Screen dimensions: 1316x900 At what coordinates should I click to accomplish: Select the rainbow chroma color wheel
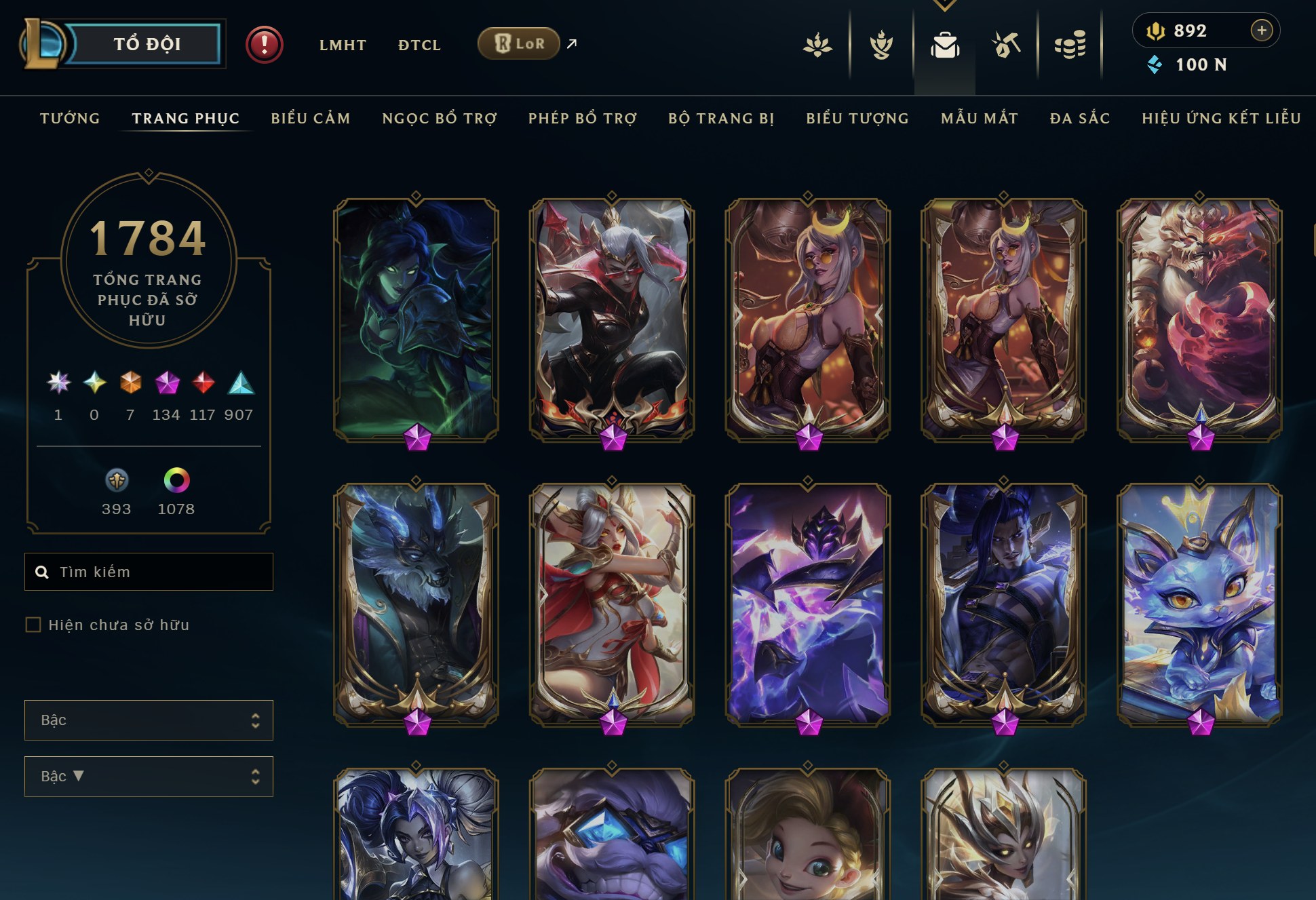(x=176, y=482)
